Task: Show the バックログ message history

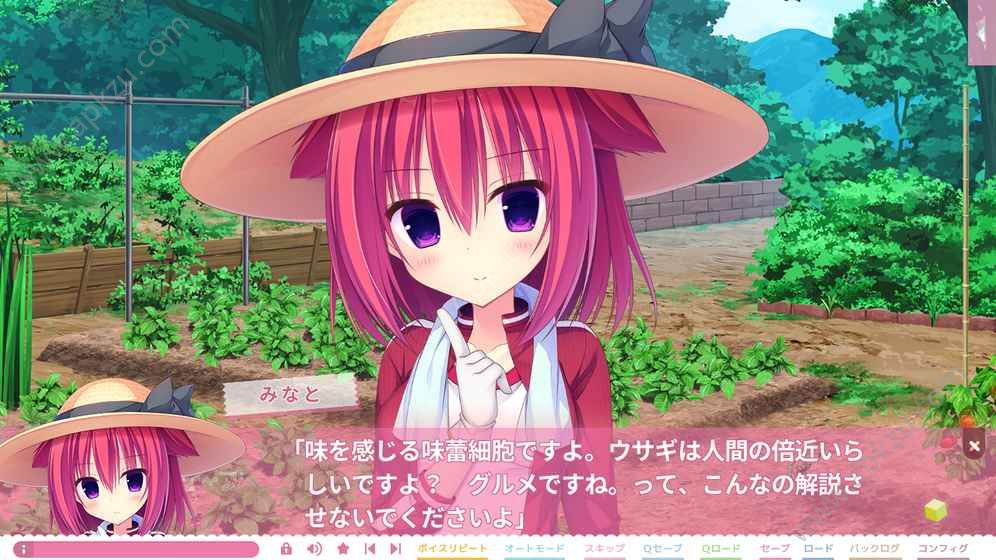Action: [x=873, y=549]
